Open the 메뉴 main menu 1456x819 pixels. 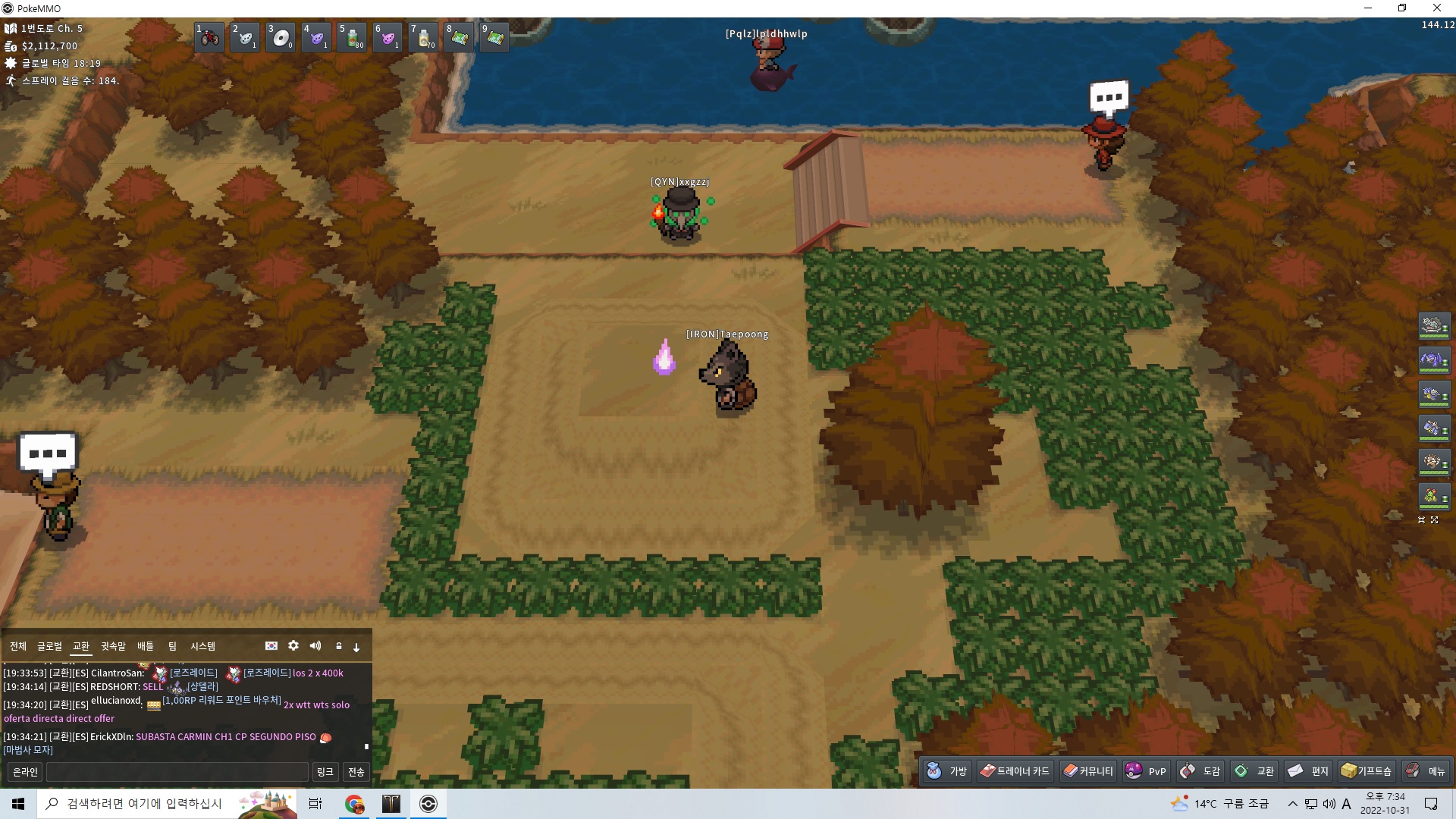(x=1426, y=771)
